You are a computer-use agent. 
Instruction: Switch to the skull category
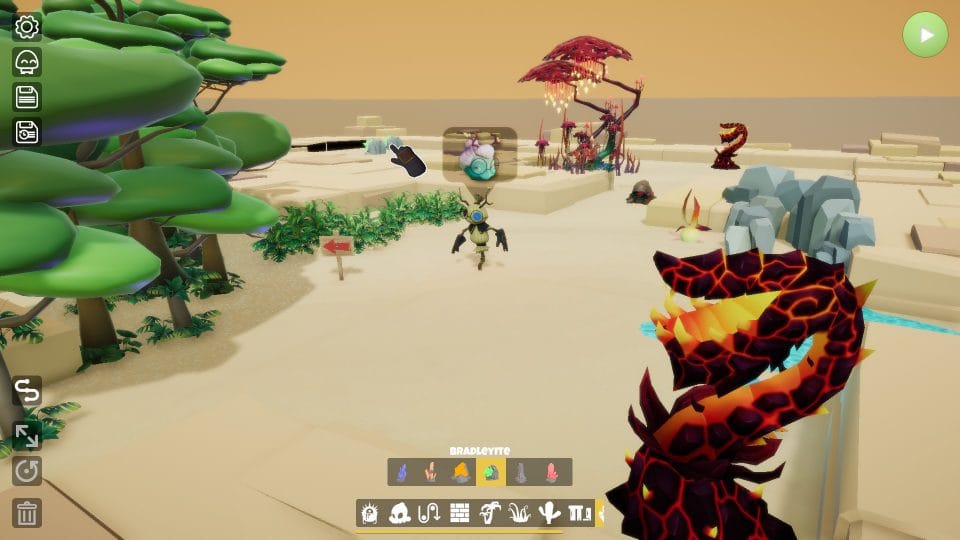(x=400, y=513)
